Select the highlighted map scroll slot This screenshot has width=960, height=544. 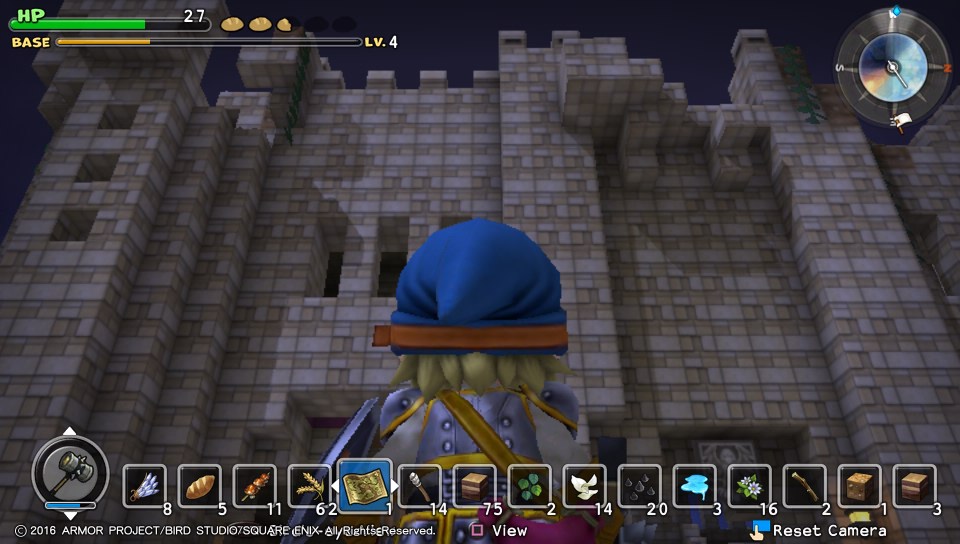click(x=365, y=487)
